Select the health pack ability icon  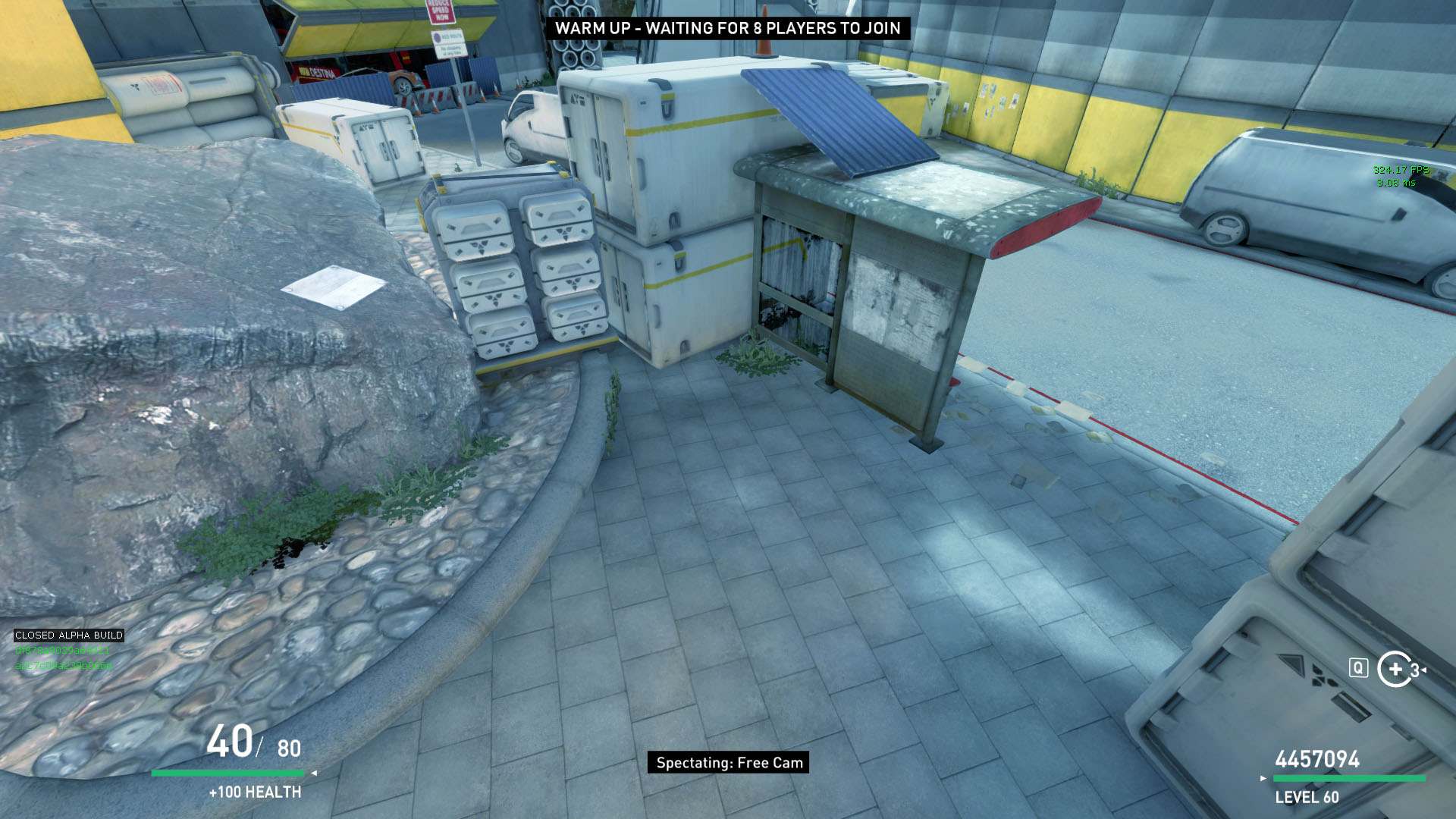tap(1395, 669)
